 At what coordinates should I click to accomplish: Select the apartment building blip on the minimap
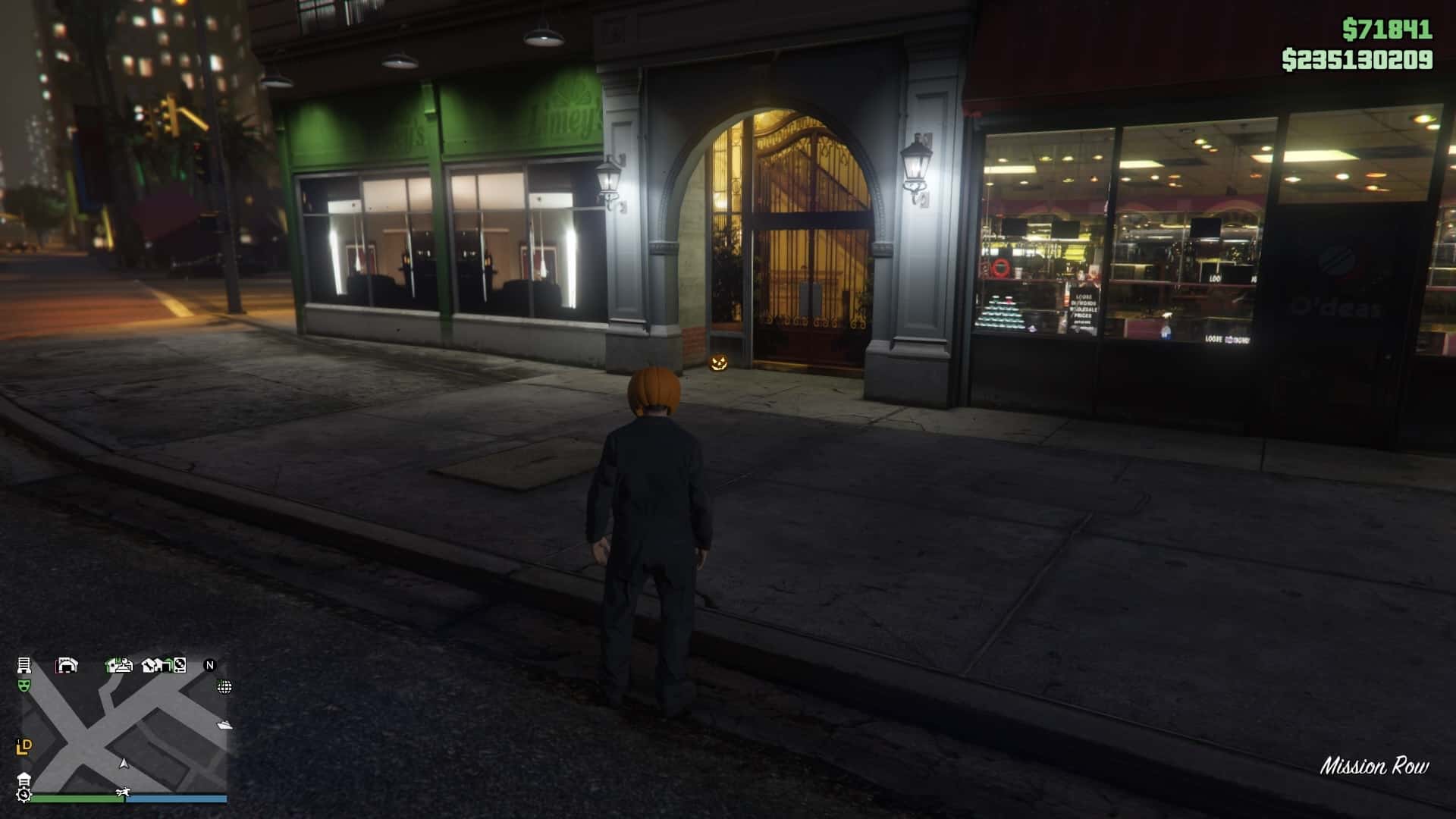pos(24,666)
